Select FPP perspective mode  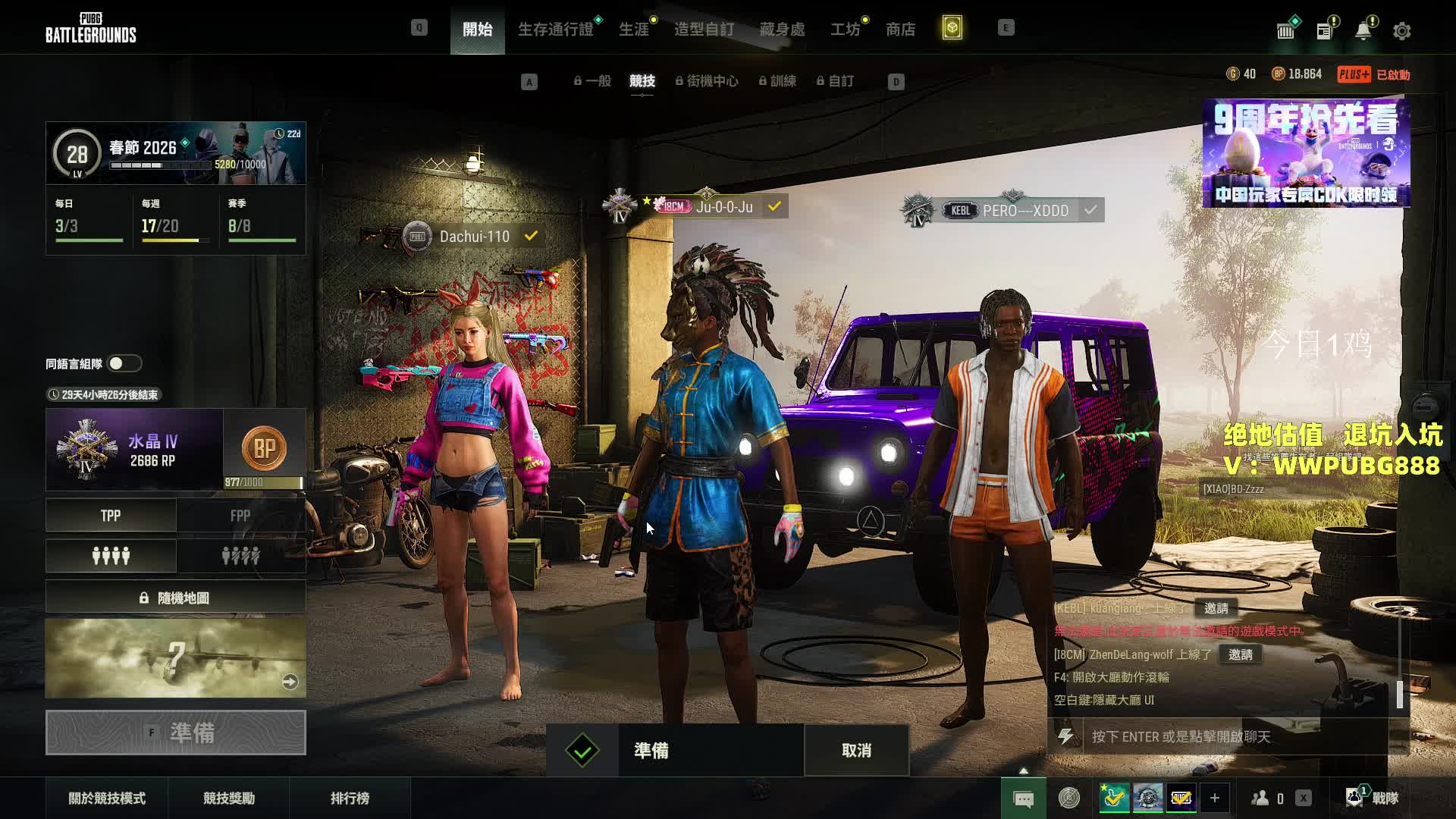[x=240, y=516]
